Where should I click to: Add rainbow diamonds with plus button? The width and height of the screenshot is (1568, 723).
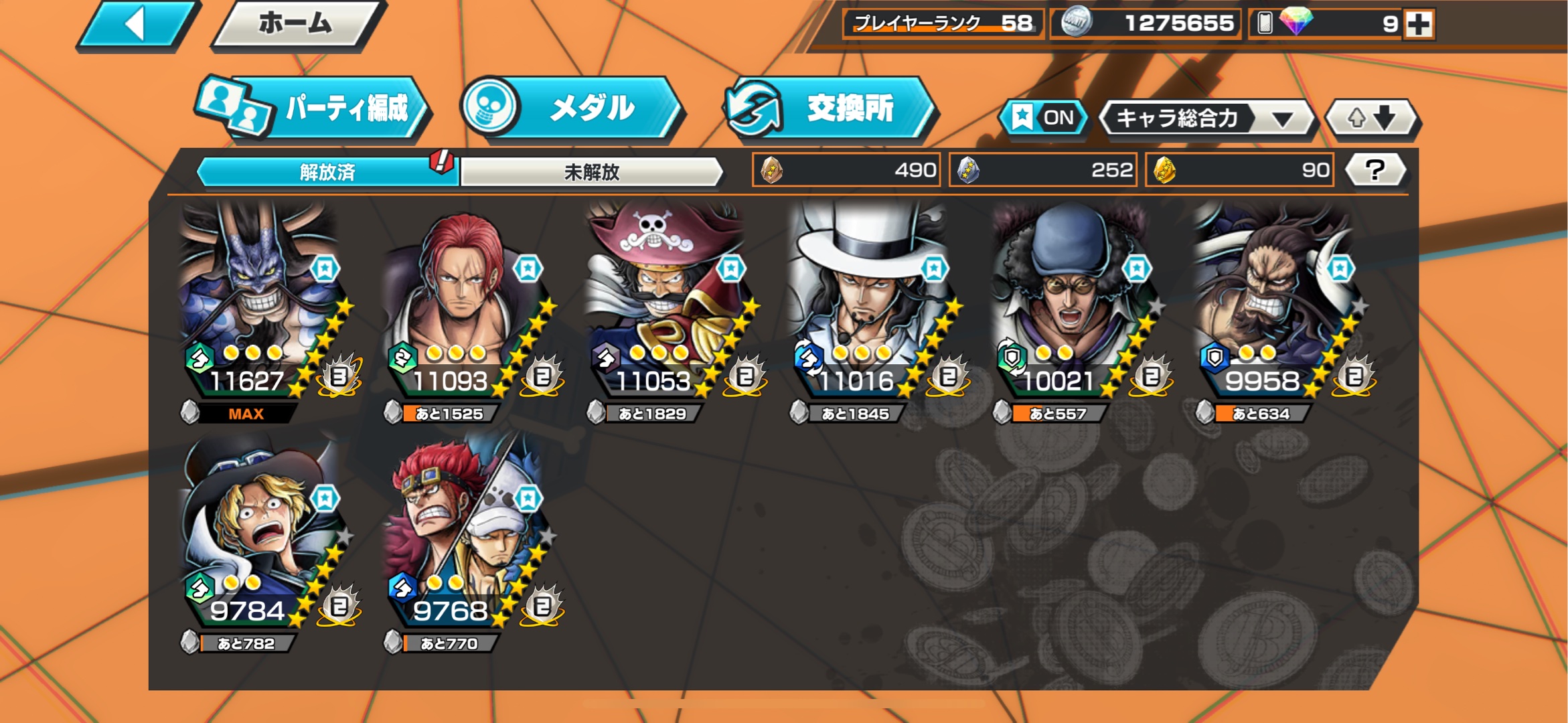1419,25
